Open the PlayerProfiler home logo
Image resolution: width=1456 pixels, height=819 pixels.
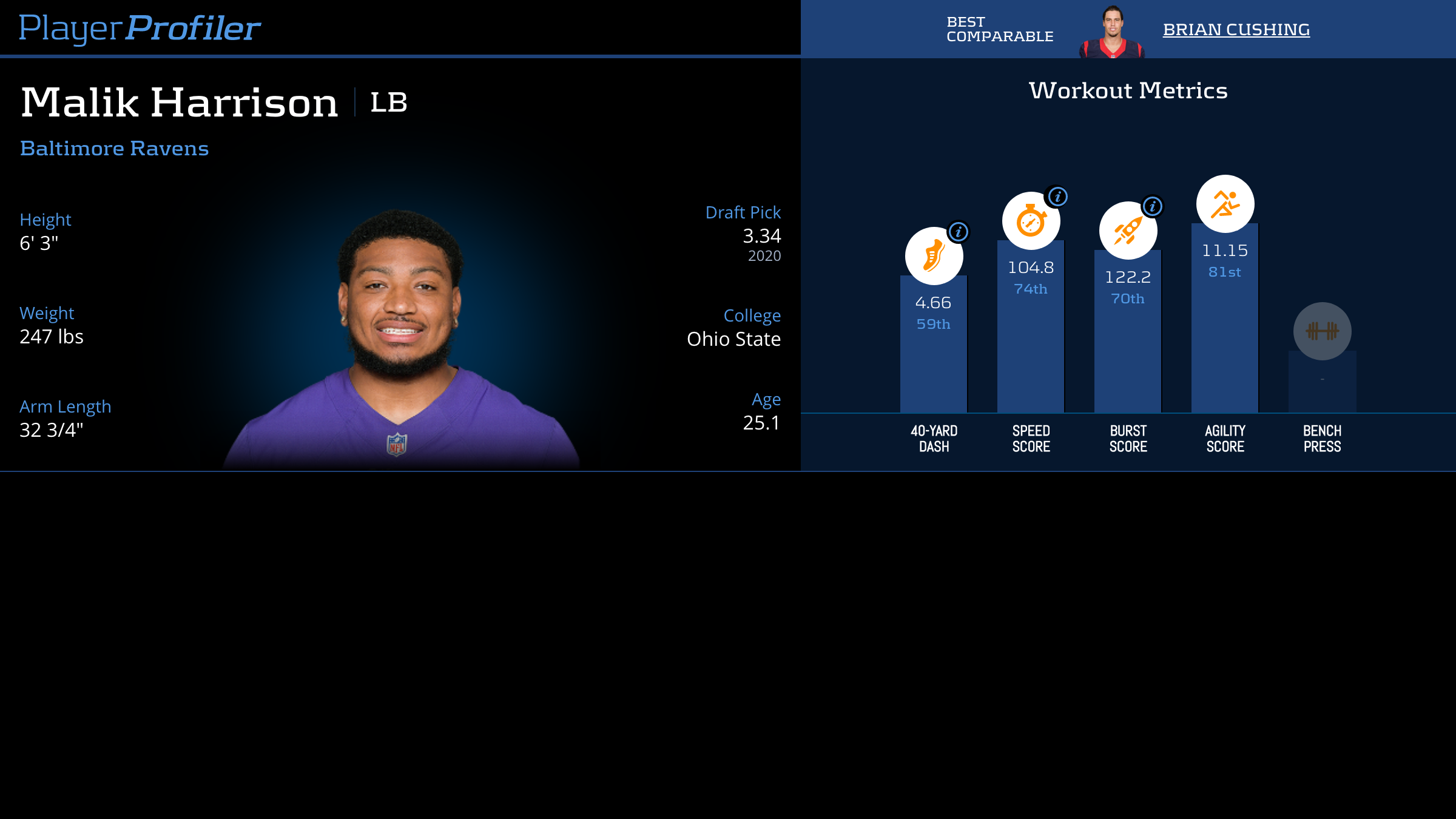point(140,29)
